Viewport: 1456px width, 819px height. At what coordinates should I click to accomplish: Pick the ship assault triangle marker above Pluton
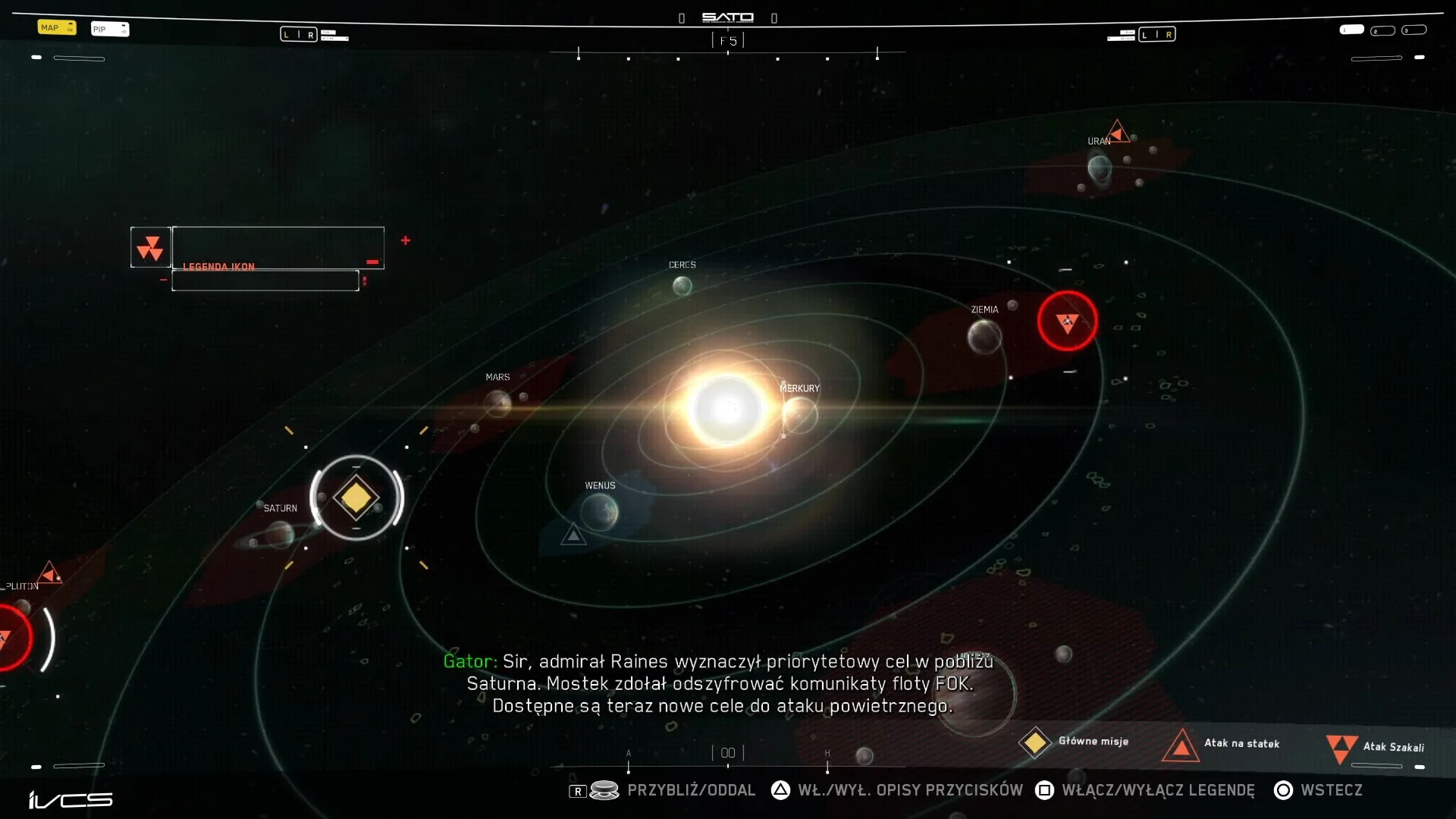50,573
